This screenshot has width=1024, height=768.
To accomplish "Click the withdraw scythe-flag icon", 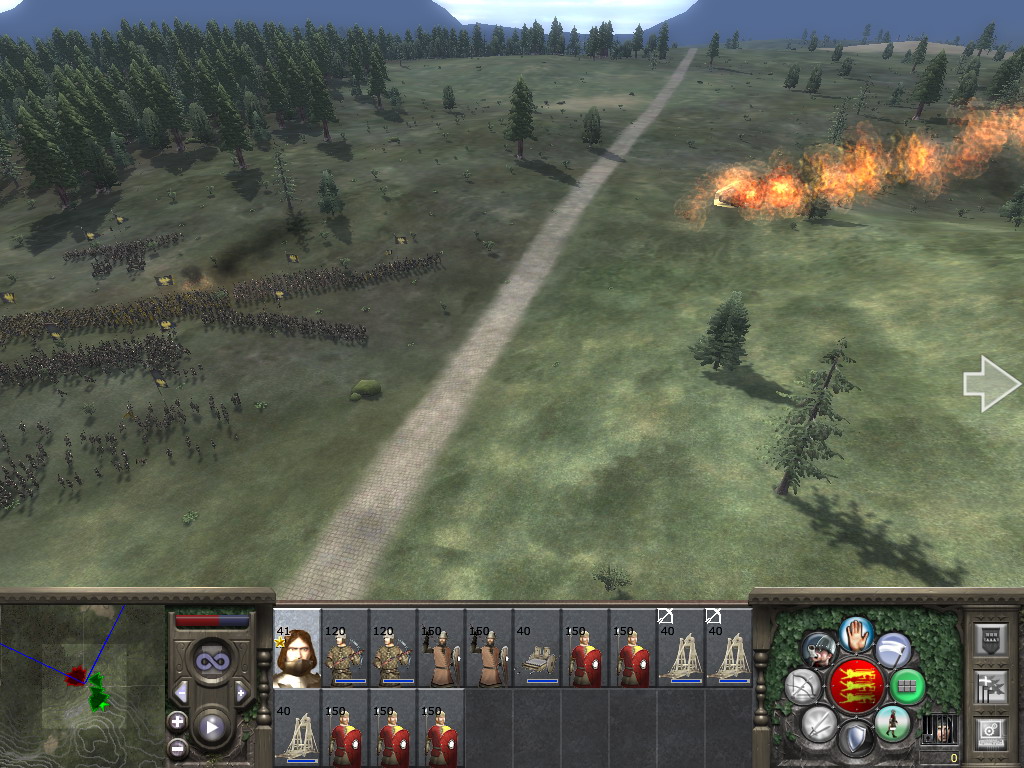I will click(892, 650).
